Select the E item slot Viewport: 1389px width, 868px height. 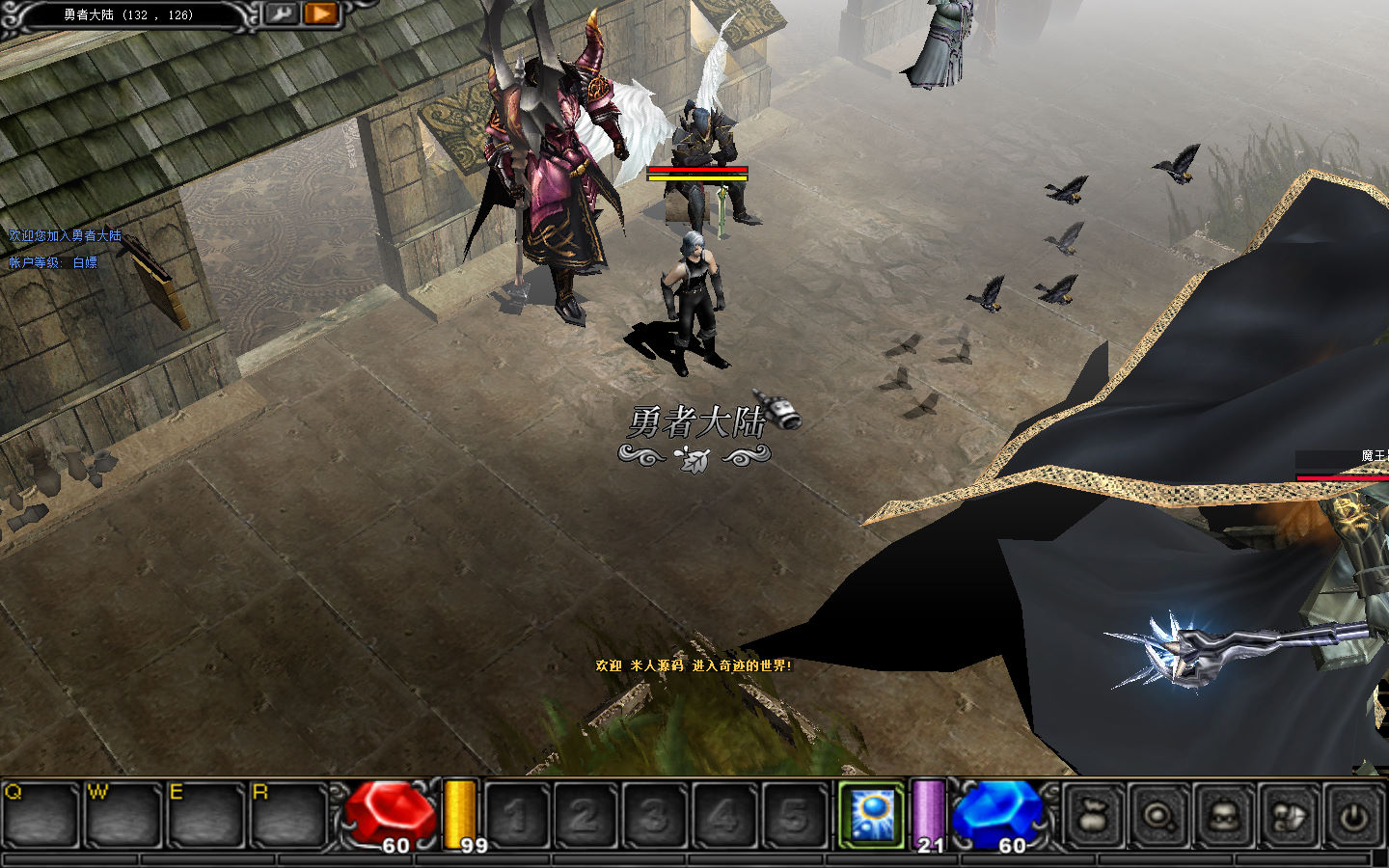[x=205, y=816]
